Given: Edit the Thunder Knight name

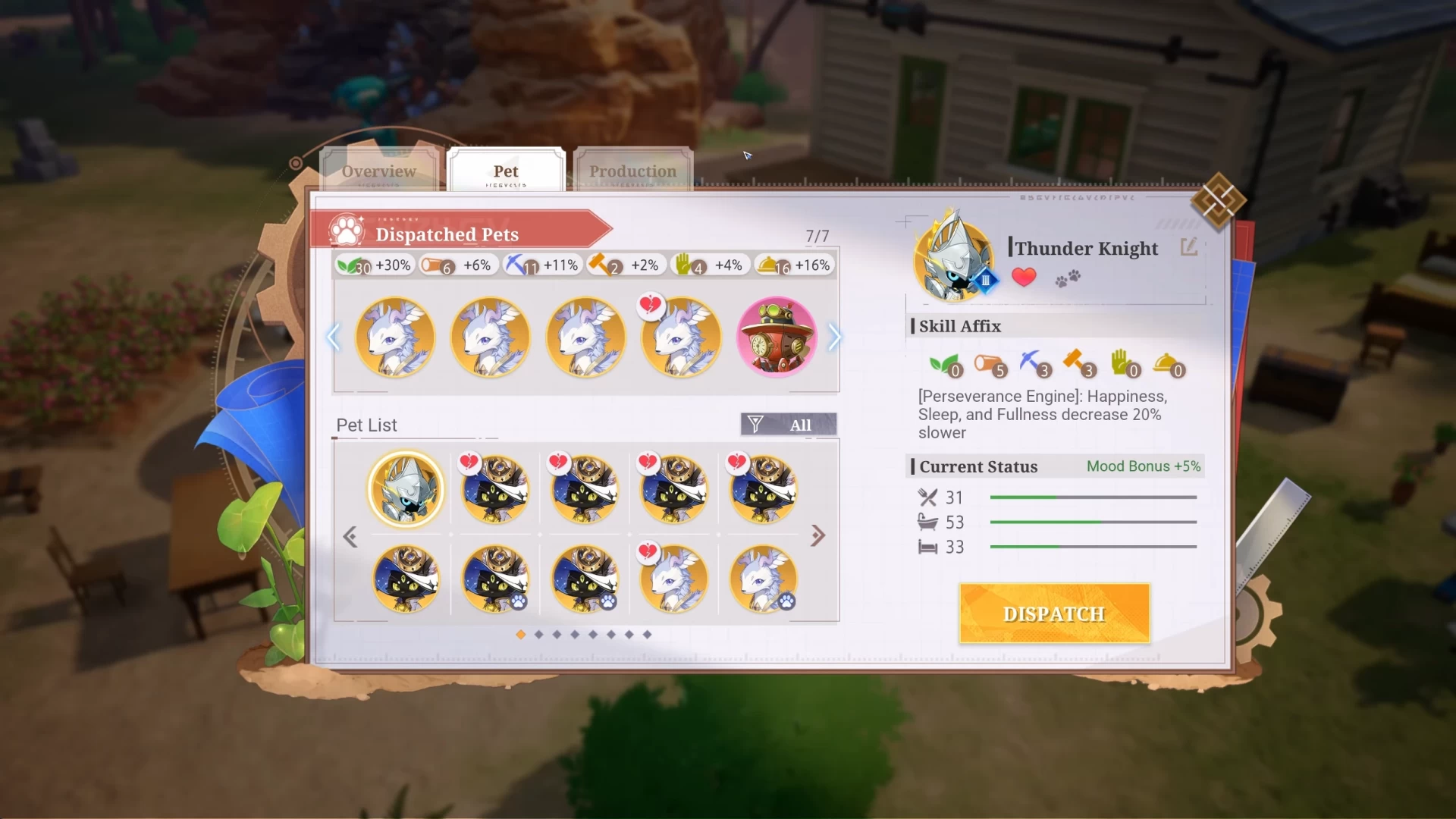Looking at the screenshot, I should (x=1188, y=247).
